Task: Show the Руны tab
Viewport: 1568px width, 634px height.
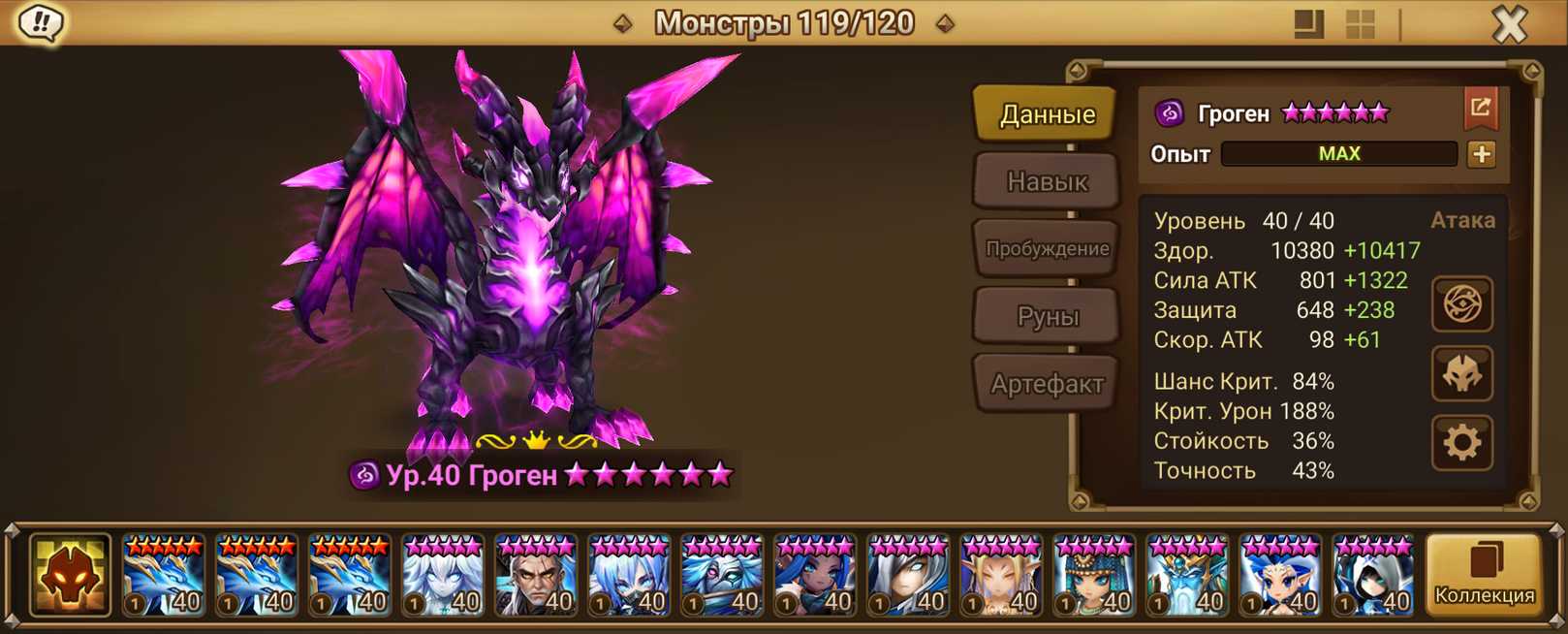Action: [1047, 316]
